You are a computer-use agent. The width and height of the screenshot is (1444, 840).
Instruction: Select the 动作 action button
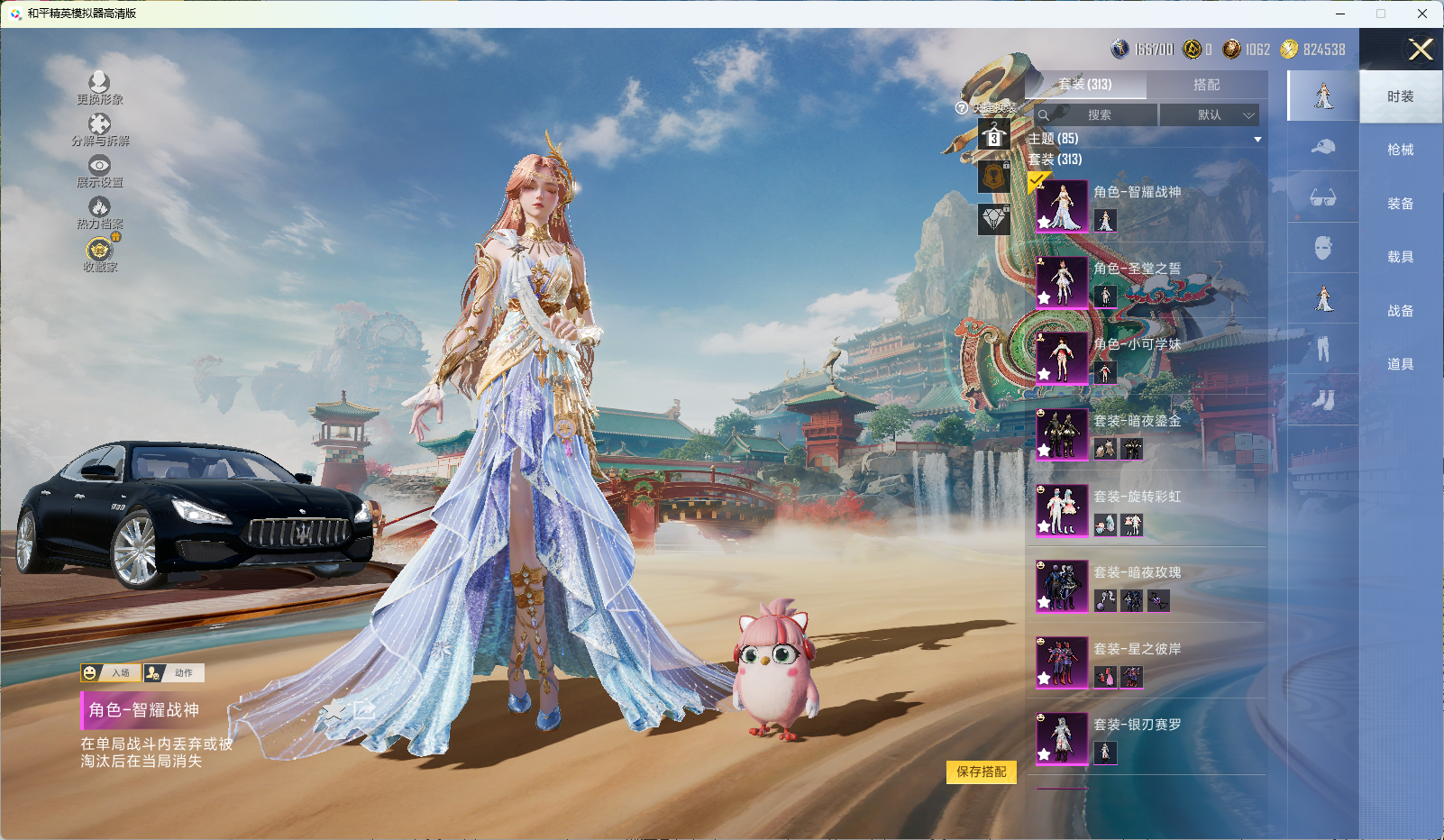pos(174,672)
